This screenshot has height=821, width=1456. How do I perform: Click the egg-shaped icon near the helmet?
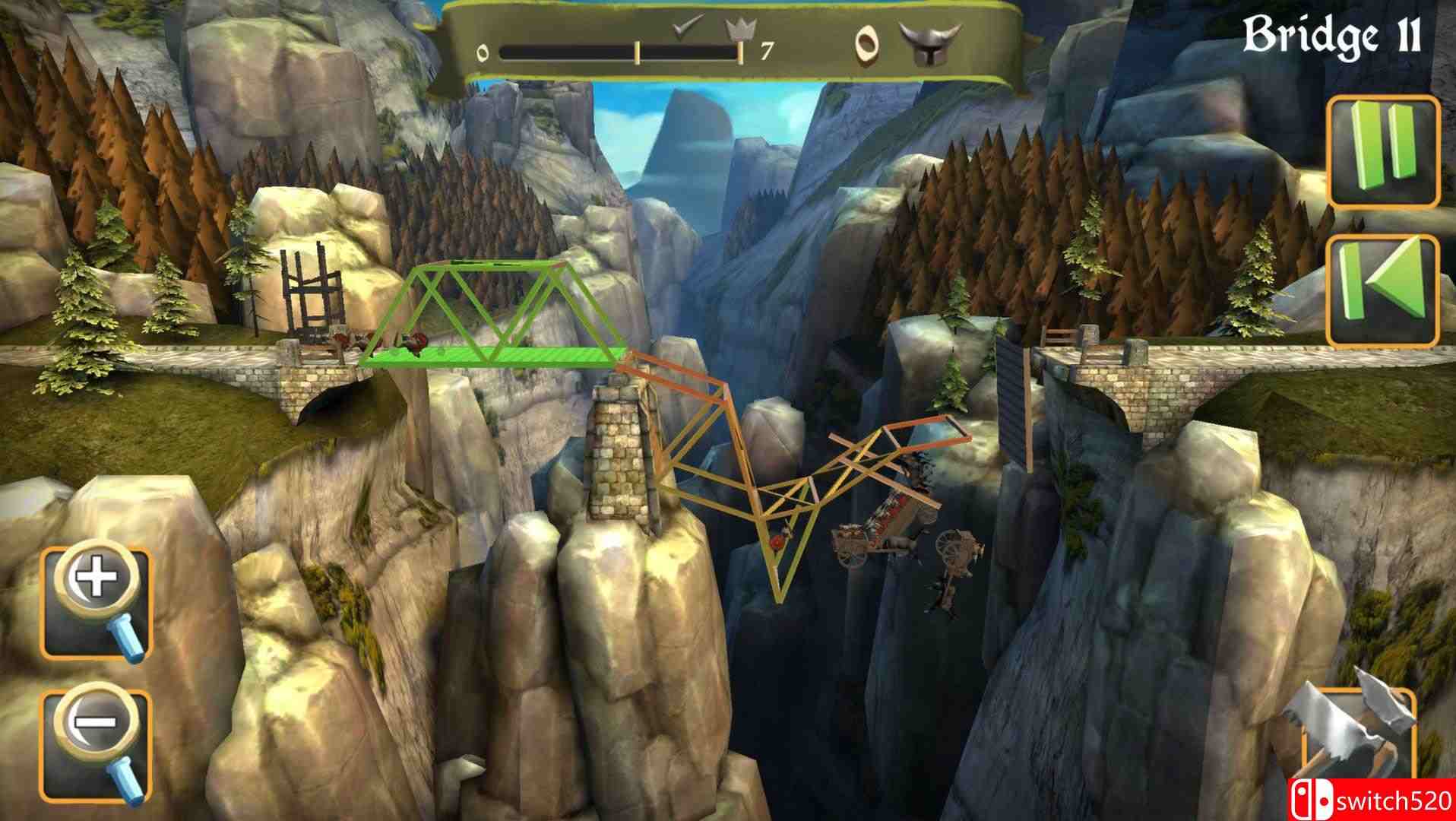tap(868, 46)
